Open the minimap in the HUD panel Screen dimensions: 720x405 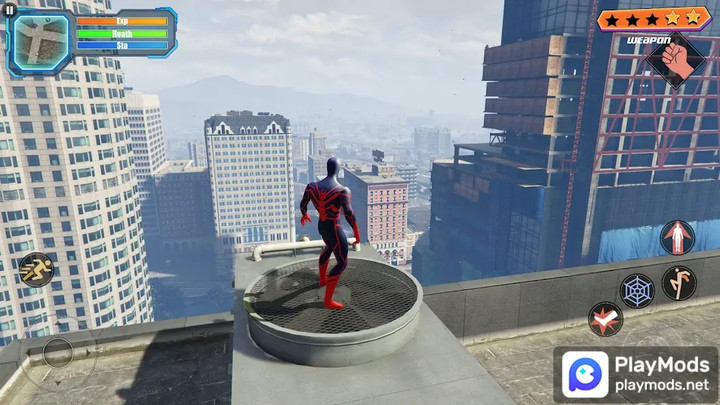(x=40, y=40)
